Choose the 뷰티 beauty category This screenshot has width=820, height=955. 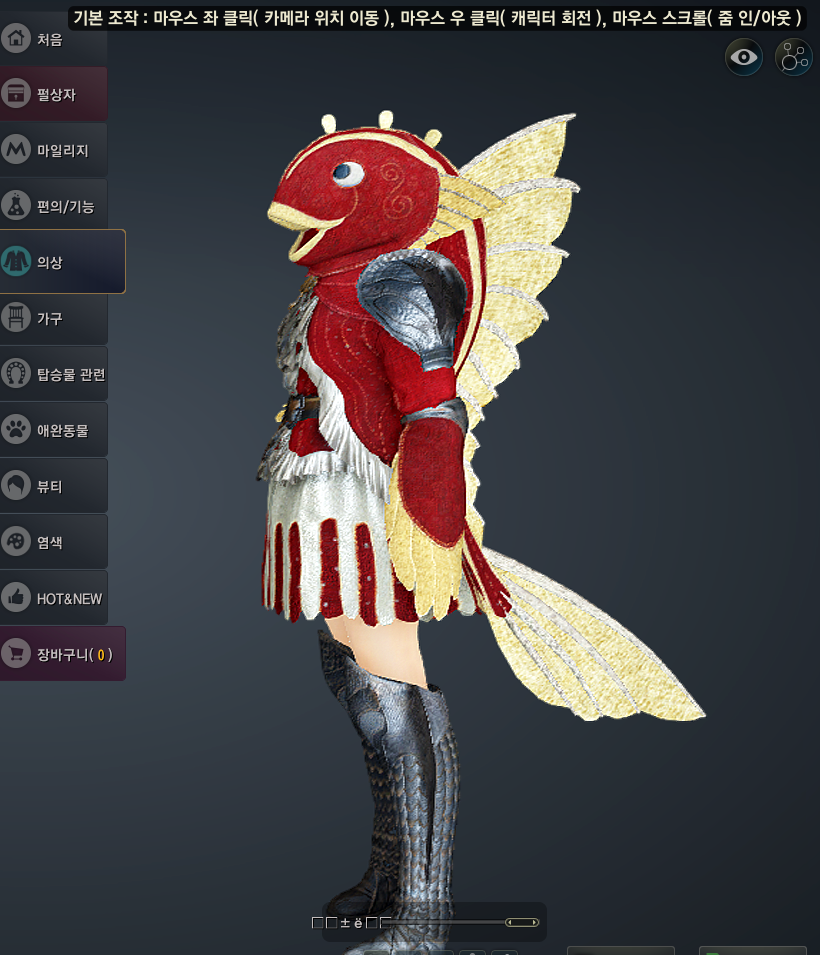[x=54, y=486]
